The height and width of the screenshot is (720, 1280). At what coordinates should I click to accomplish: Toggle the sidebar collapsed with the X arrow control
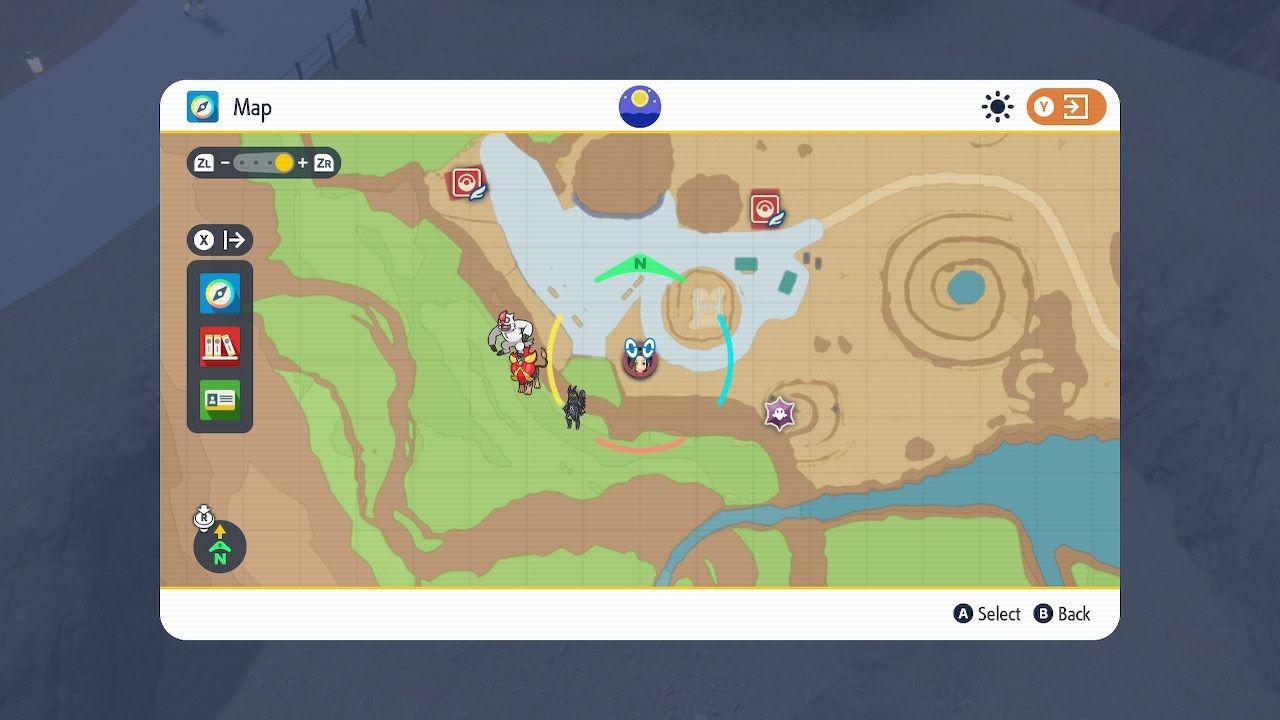(220, 240)
